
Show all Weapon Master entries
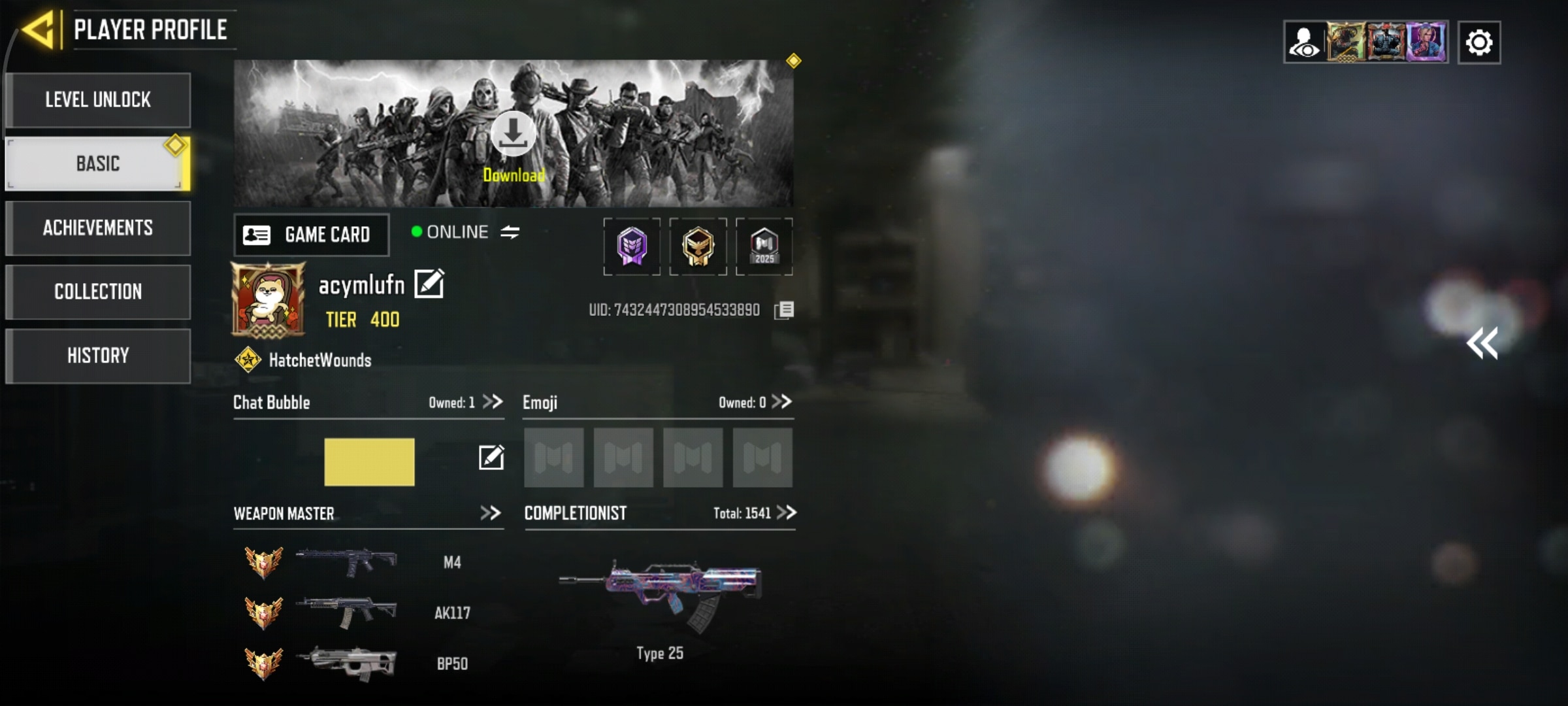click(491, 513)
